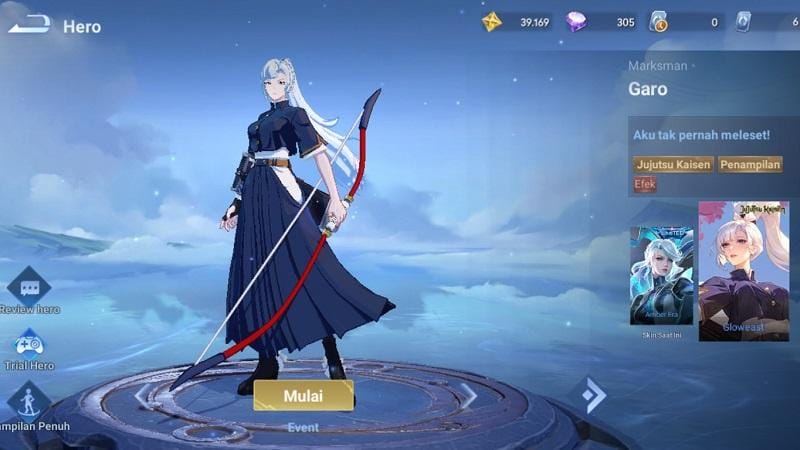
Task: Rotate to the previous hero with left arrow
Action: coord(142,396)
